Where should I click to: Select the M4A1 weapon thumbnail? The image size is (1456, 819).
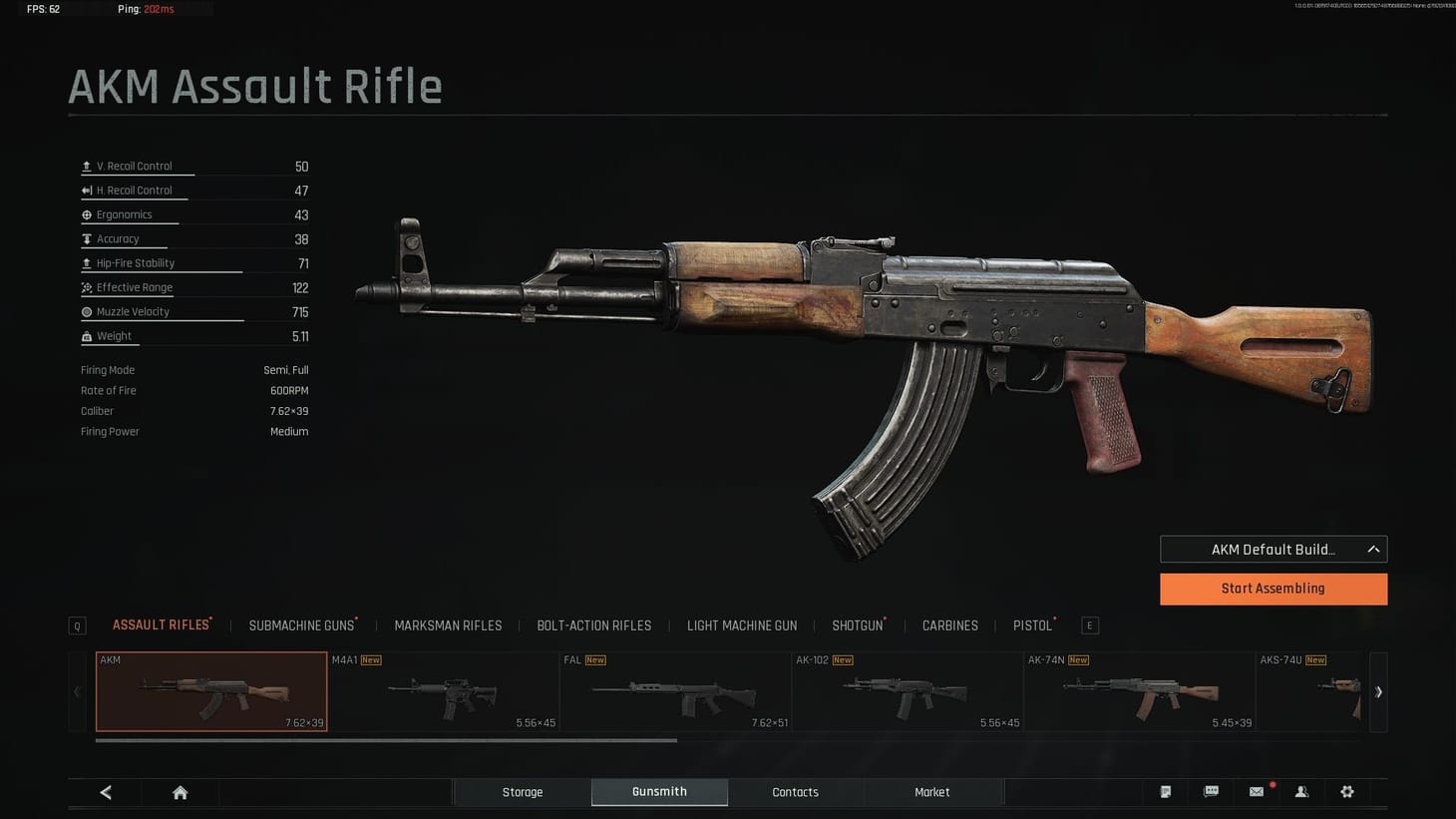pos(444,690)
